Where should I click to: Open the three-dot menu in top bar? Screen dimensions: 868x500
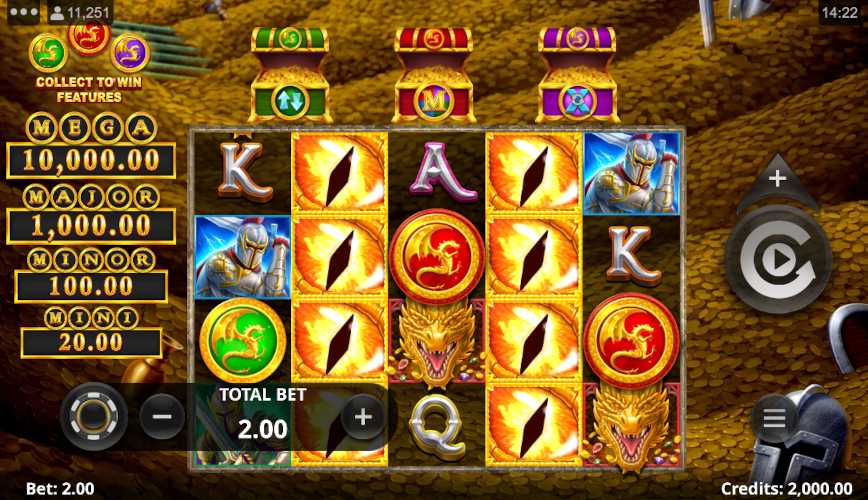[x=22, y=13]
